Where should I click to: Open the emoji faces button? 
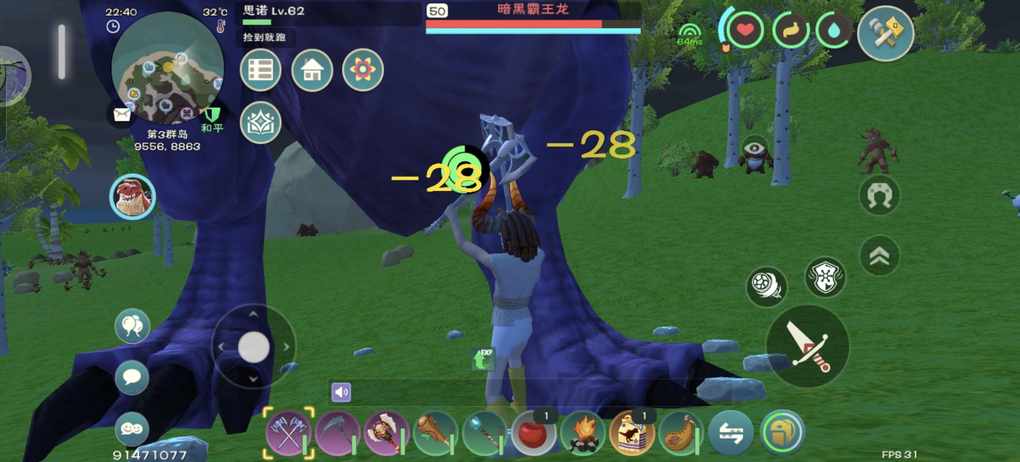pos(132,427)
